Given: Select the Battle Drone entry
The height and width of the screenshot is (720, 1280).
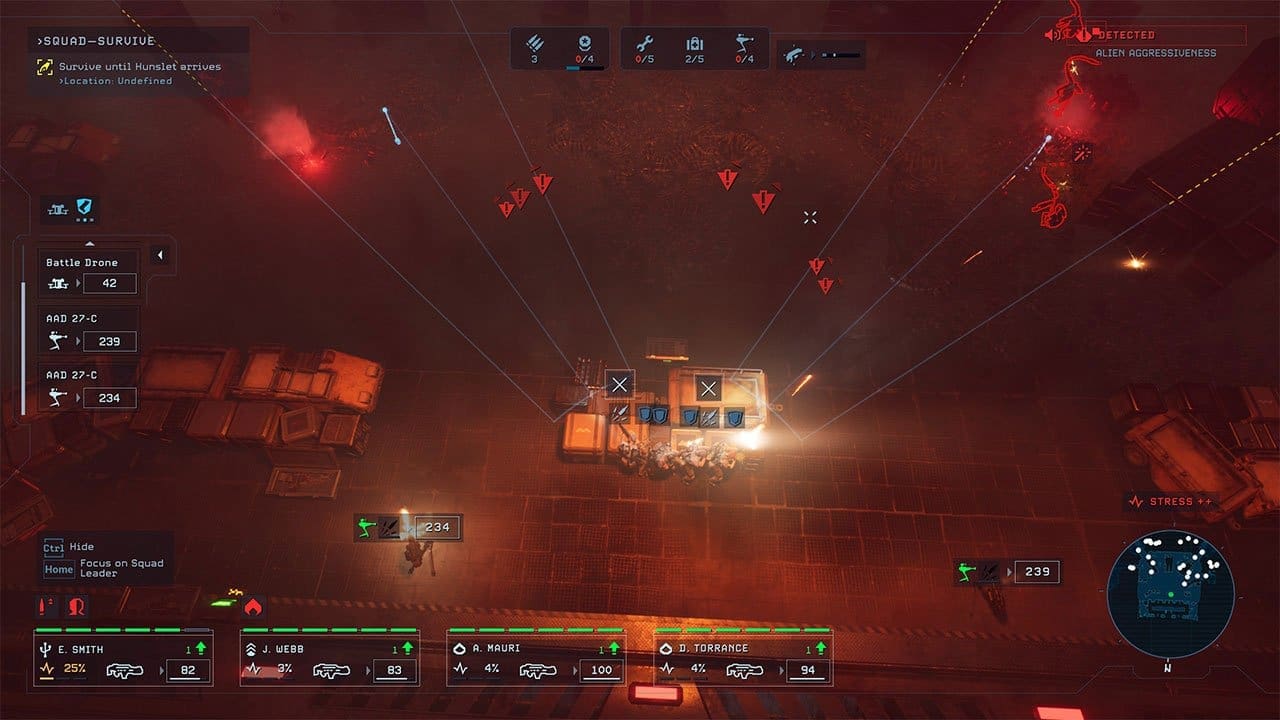Looking at the screenshot, I should coord(88,274).
